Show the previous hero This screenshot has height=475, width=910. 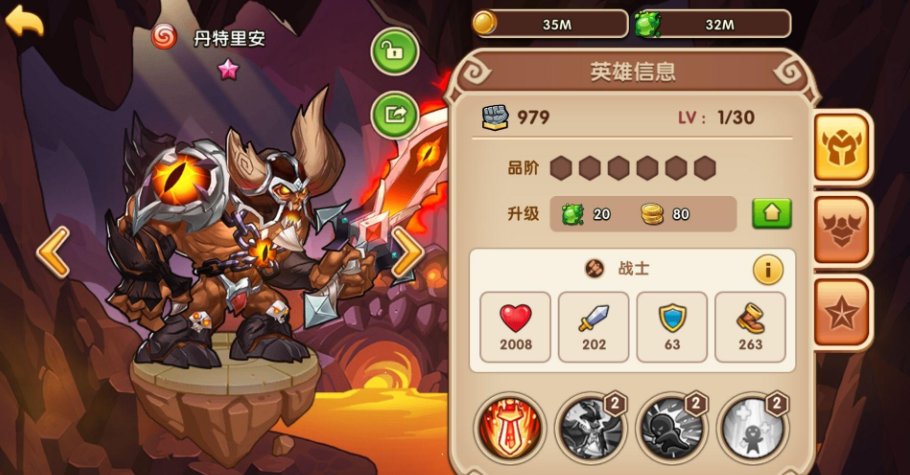point(53,252)
